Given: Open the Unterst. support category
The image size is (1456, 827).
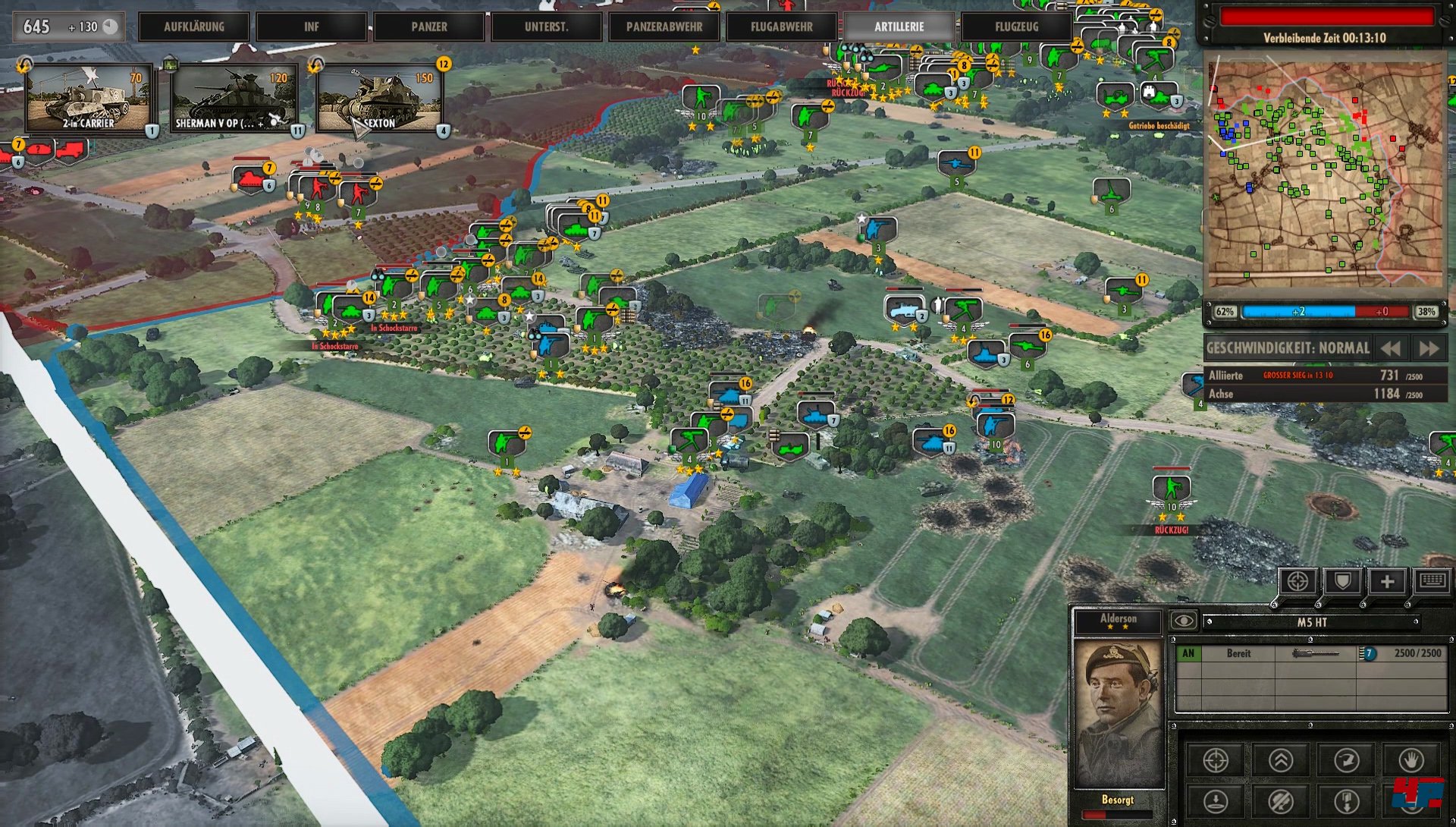Looking at the screenshot, I should pyautogui.click(x=546, y=27).
